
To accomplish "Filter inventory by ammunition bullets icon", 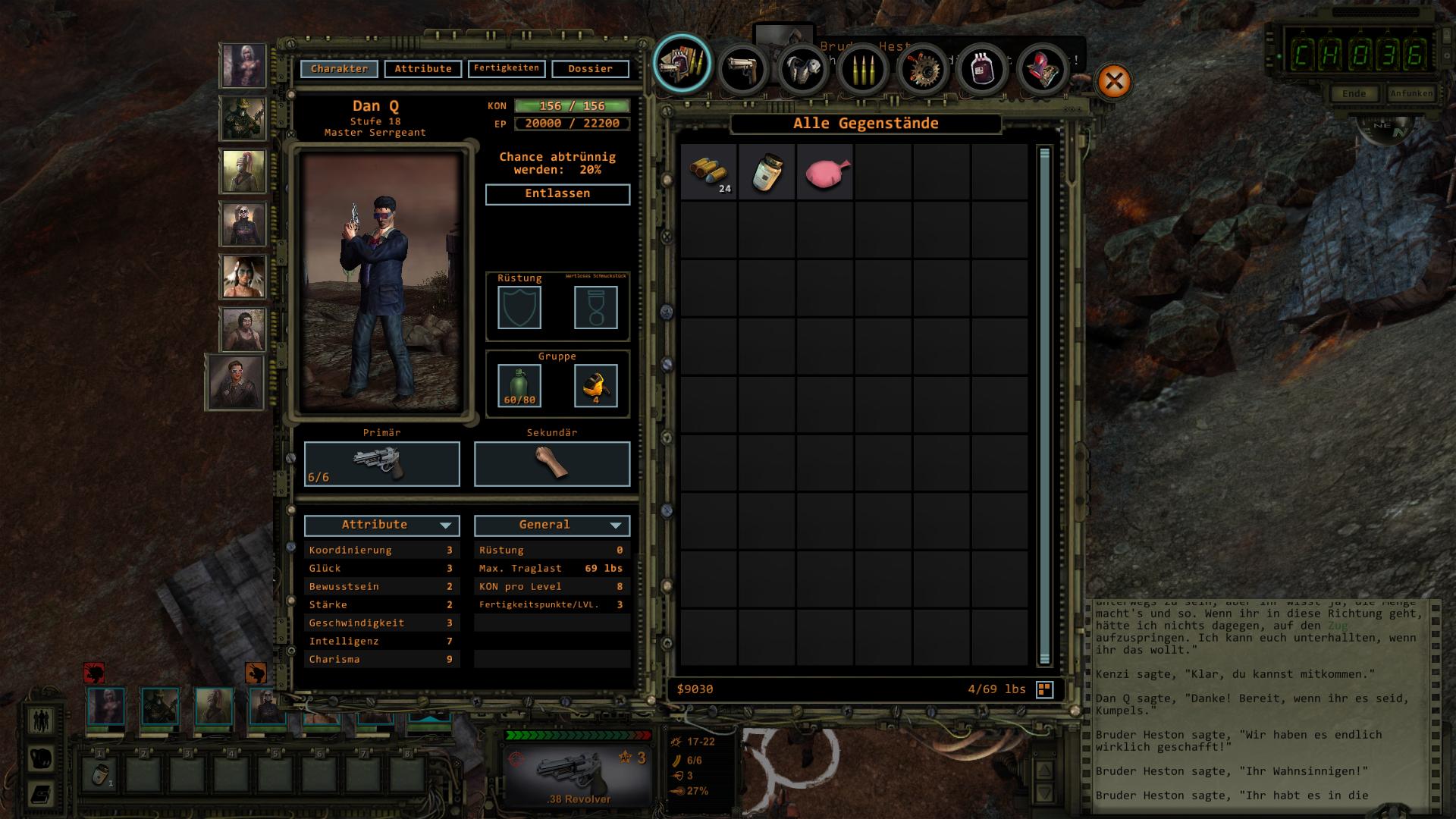I will coord(862,69).
